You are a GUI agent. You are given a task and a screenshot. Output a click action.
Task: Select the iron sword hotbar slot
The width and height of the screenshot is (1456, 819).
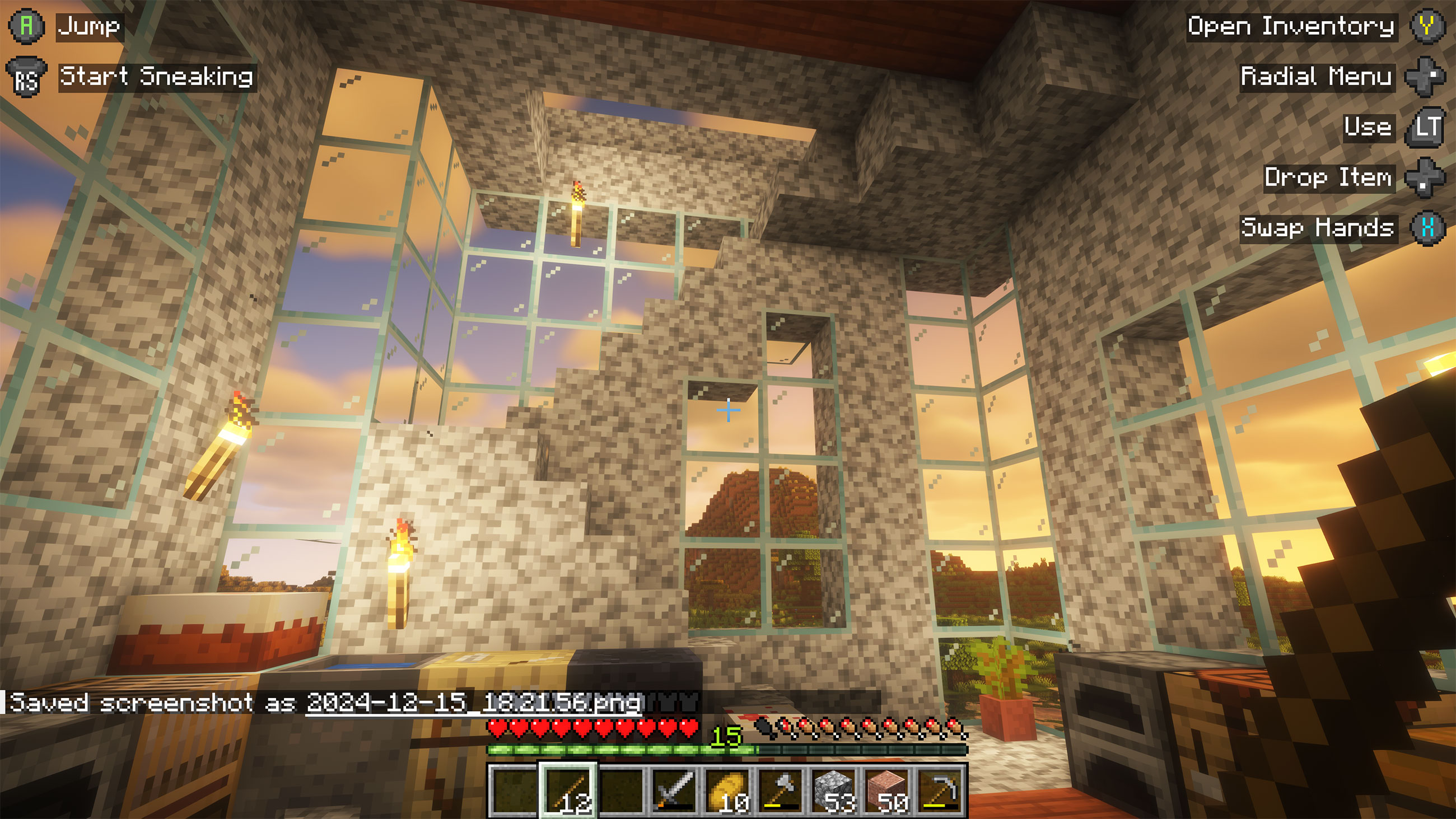click(674, 789)
